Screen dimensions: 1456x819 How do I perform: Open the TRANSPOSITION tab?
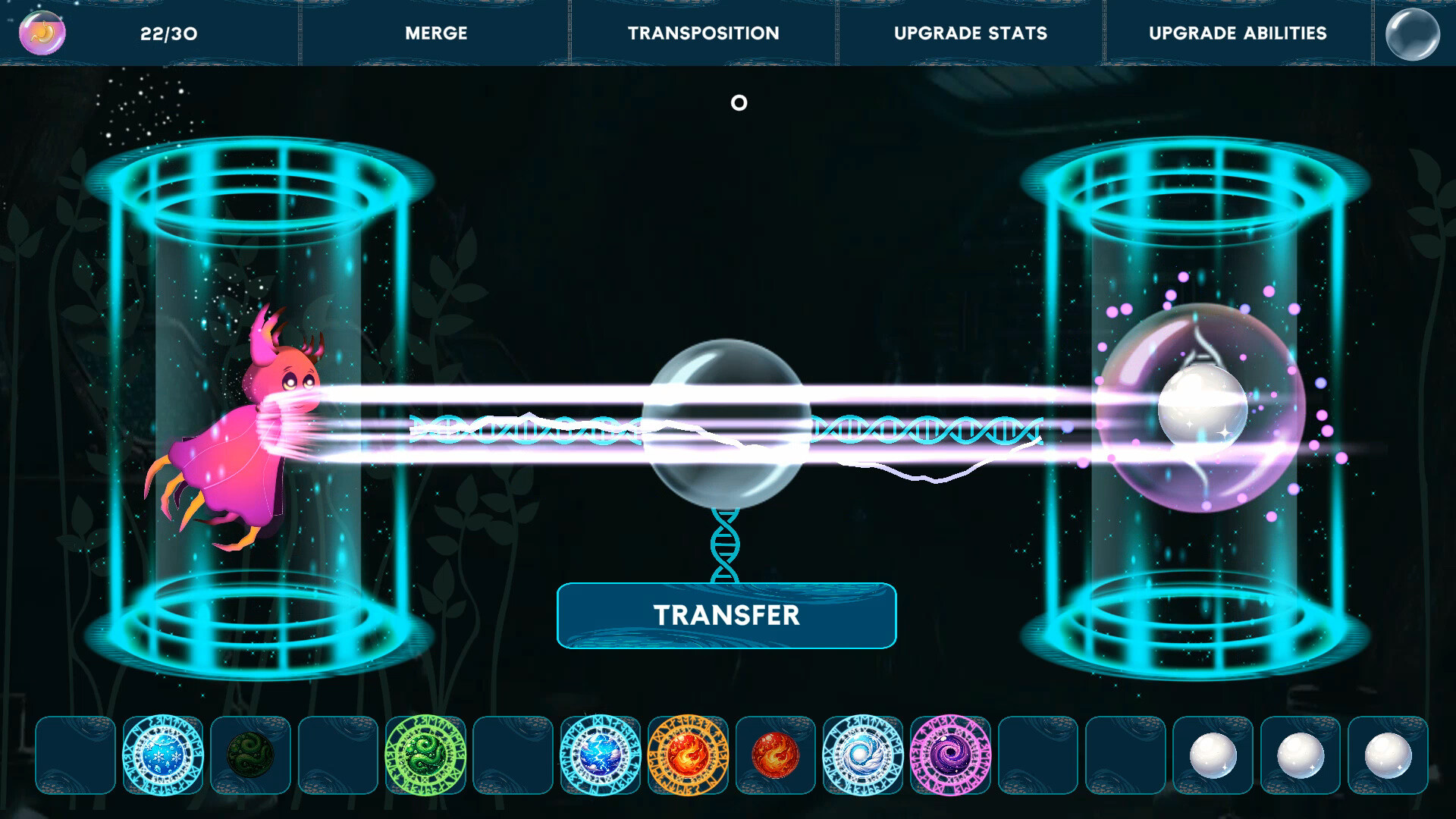pos(704,33)
